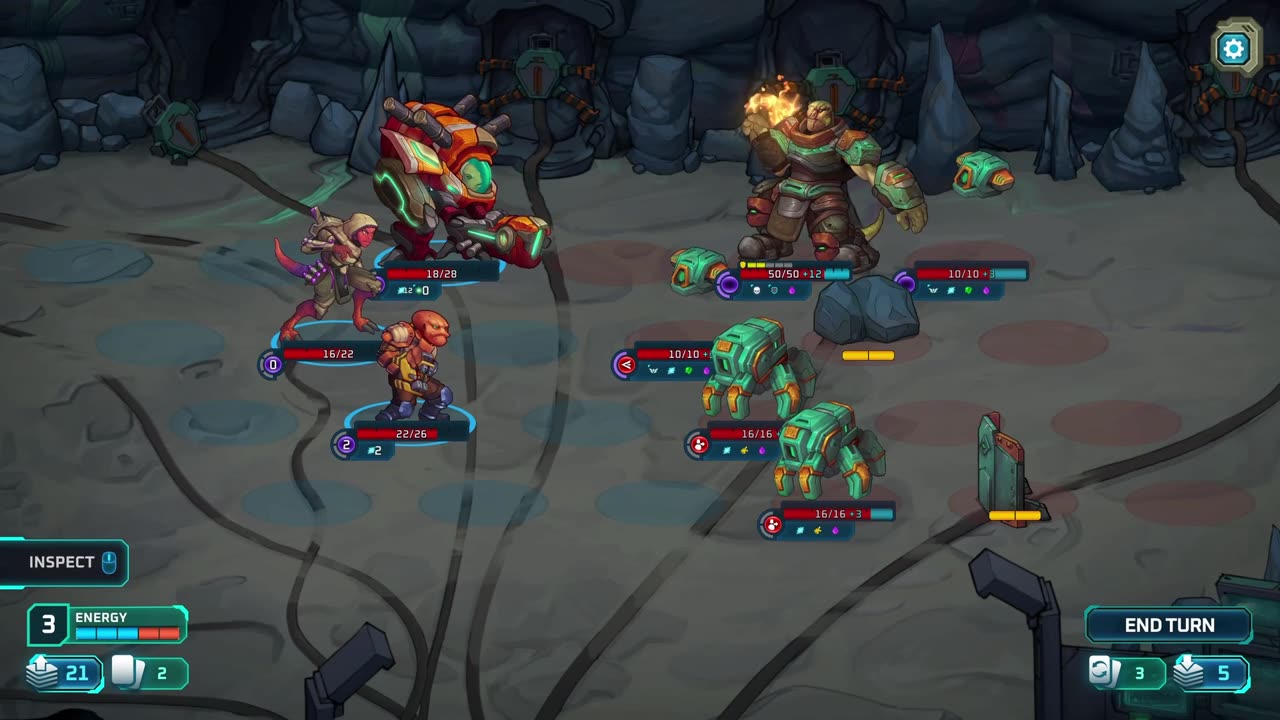View the discard pile with 5 cards
Image resolution: width=1280 pixels, height=720 pixels.
(x=1210, y=673)
